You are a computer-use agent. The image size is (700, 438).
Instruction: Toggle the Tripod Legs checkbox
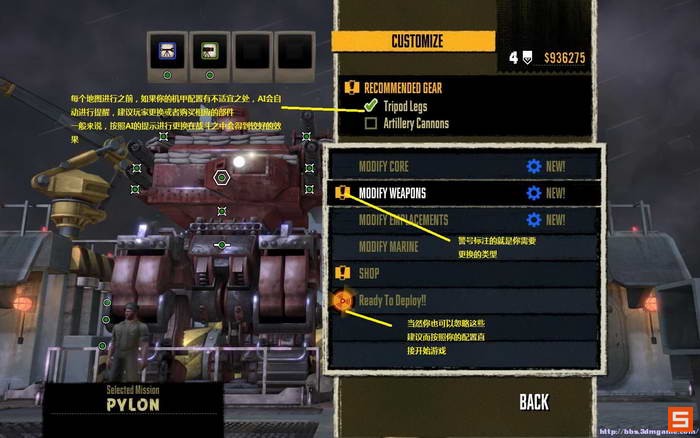[371, 105]
